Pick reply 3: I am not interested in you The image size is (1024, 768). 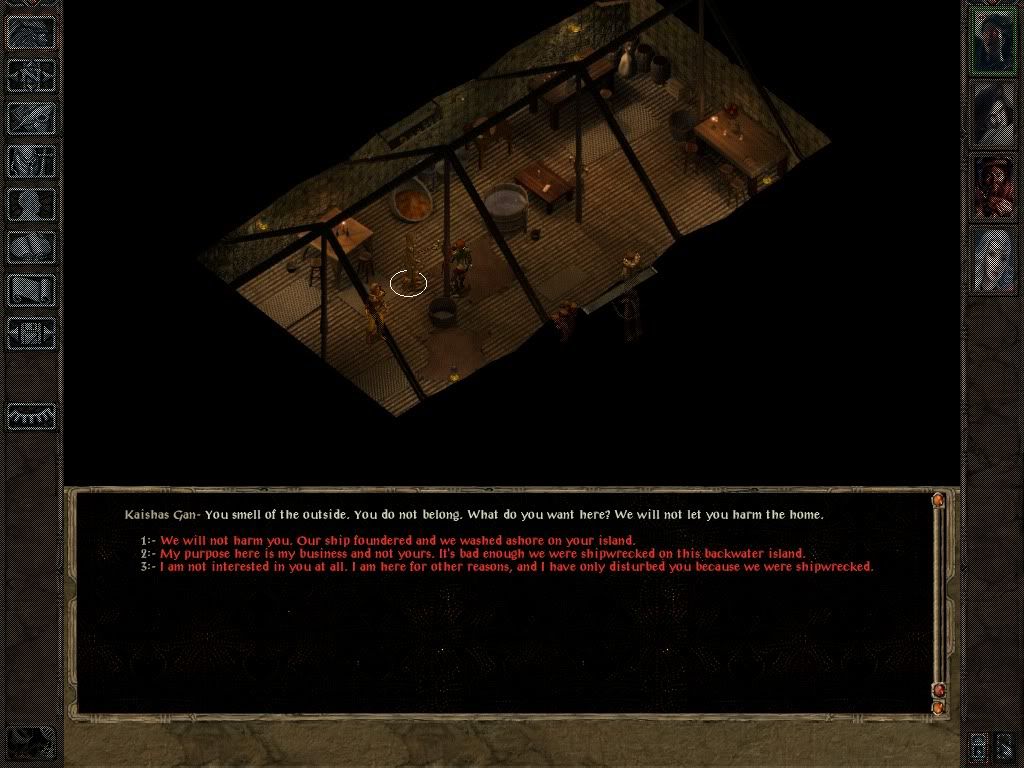515,567
